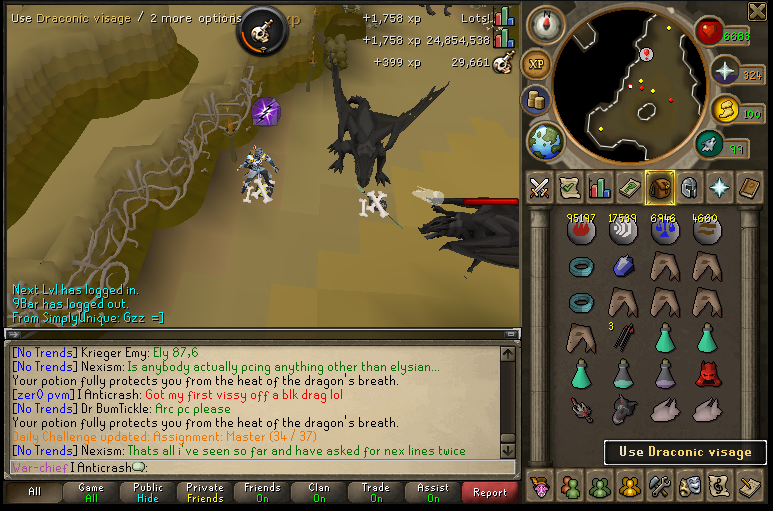Switch chat filter to Clan
Screen dimensions: 773x511
pyautogui.click(x=320, y=492)
